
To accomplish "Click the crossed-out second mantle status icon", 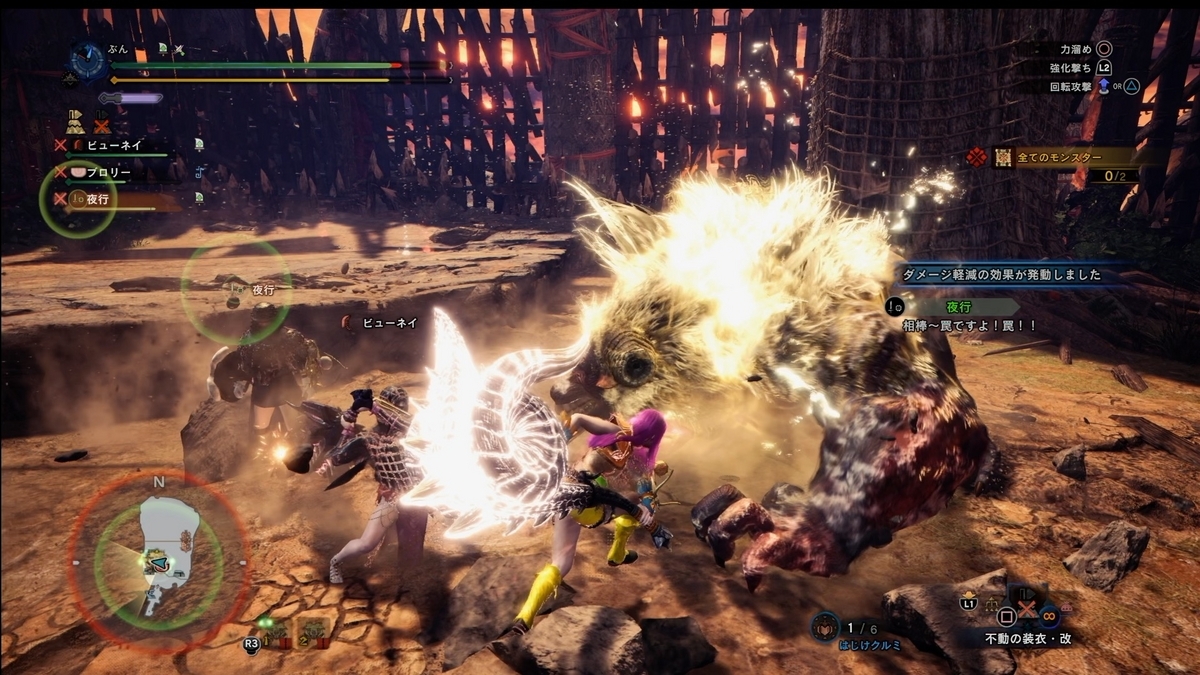I will 102,125.
